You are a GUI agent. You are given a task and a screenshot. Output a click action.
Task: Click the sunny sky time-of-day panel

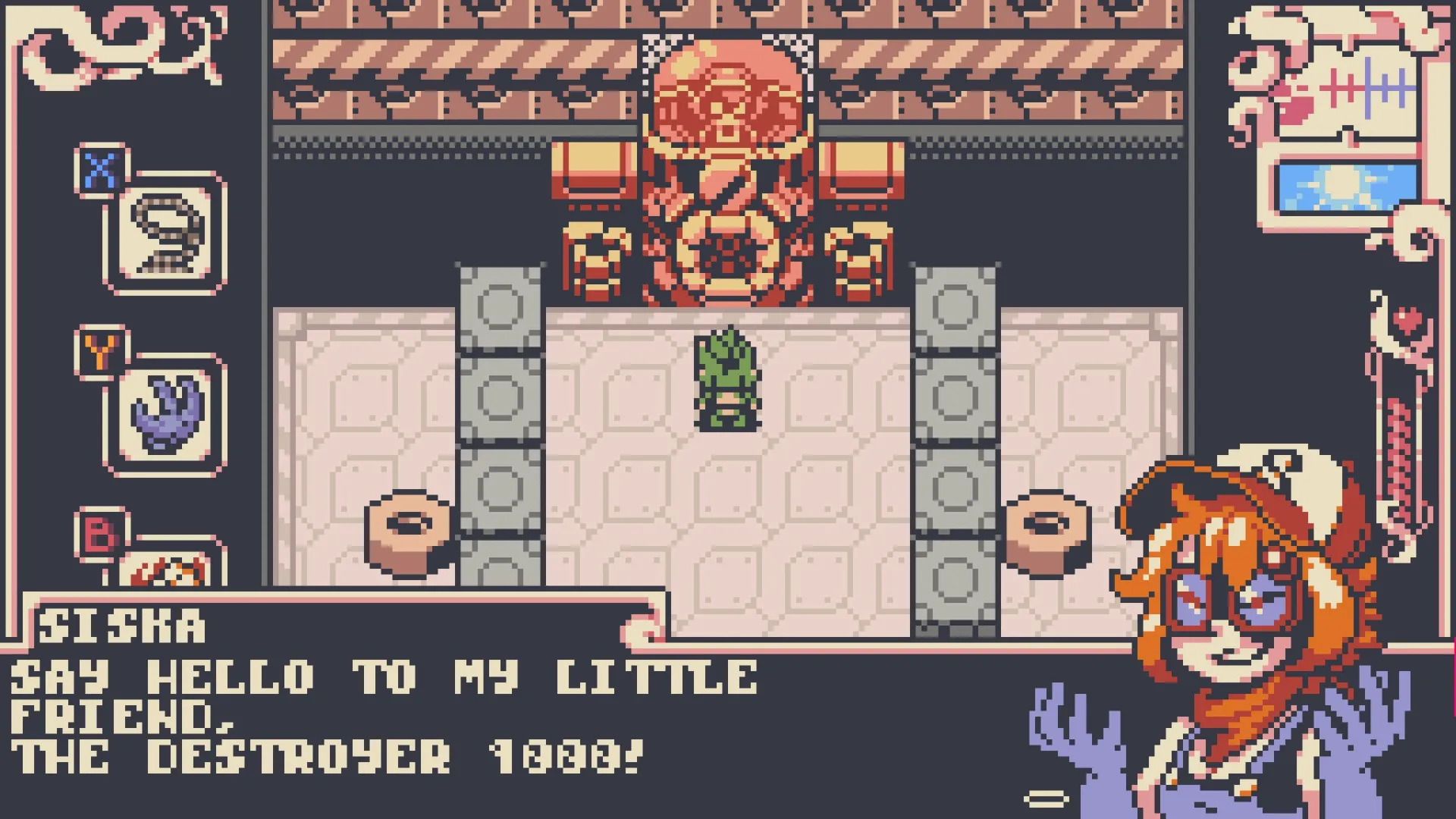click(x=1347, y=187)
